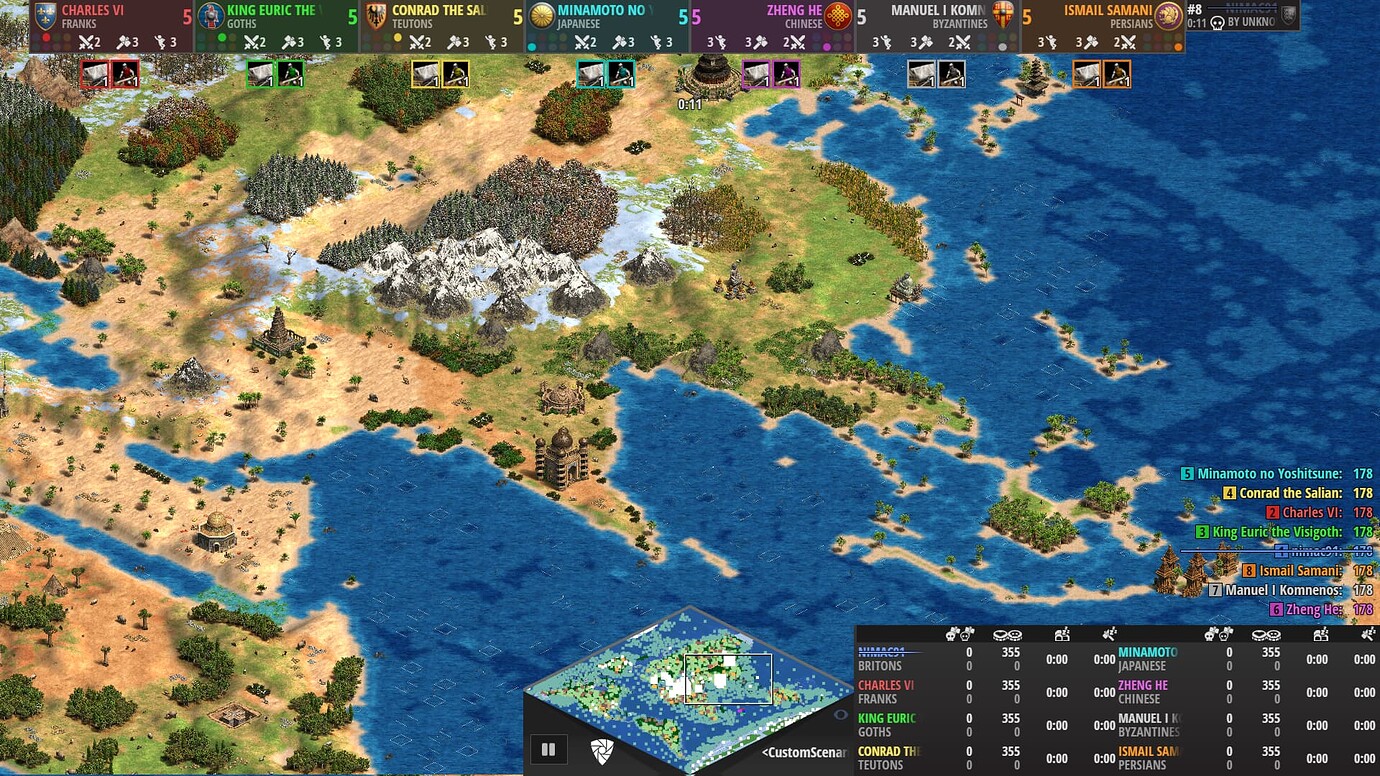Click the idle Town Center icon in stats header

click(1063, 634)
